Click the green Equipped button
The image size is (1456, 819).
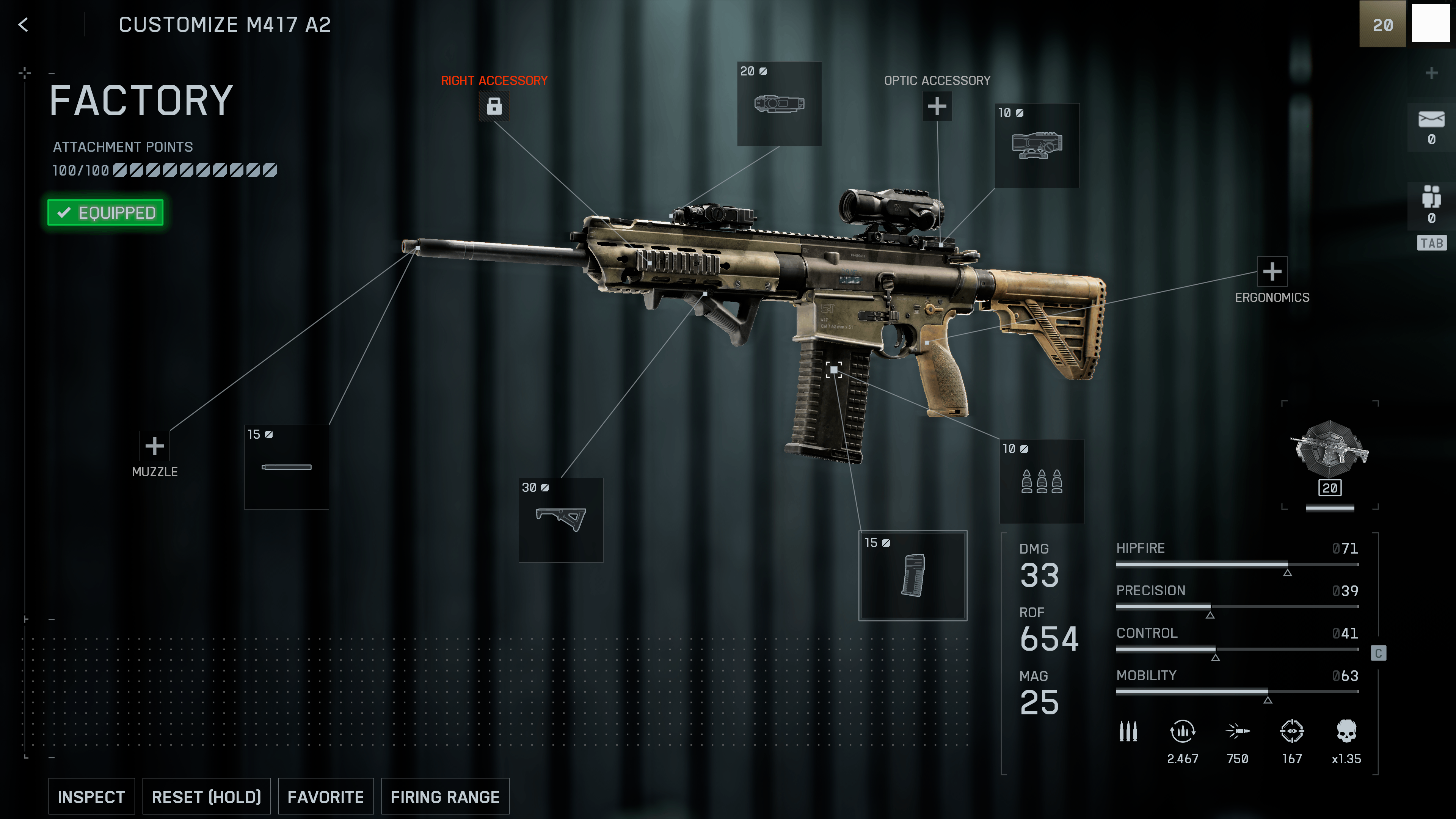point(106,212)
